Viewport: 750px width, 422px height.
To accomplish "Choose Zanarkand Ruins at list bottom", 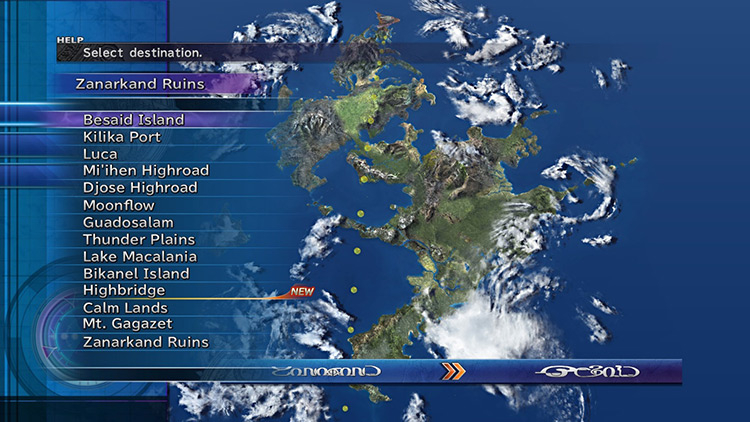I will point(146,342).
